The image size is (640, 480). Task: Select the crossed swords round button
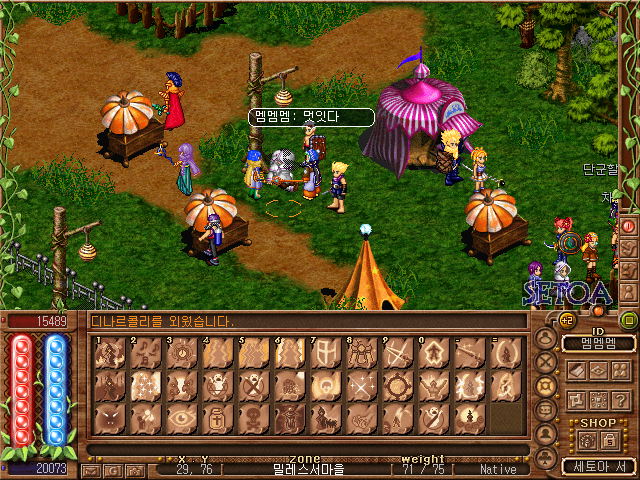546,363
